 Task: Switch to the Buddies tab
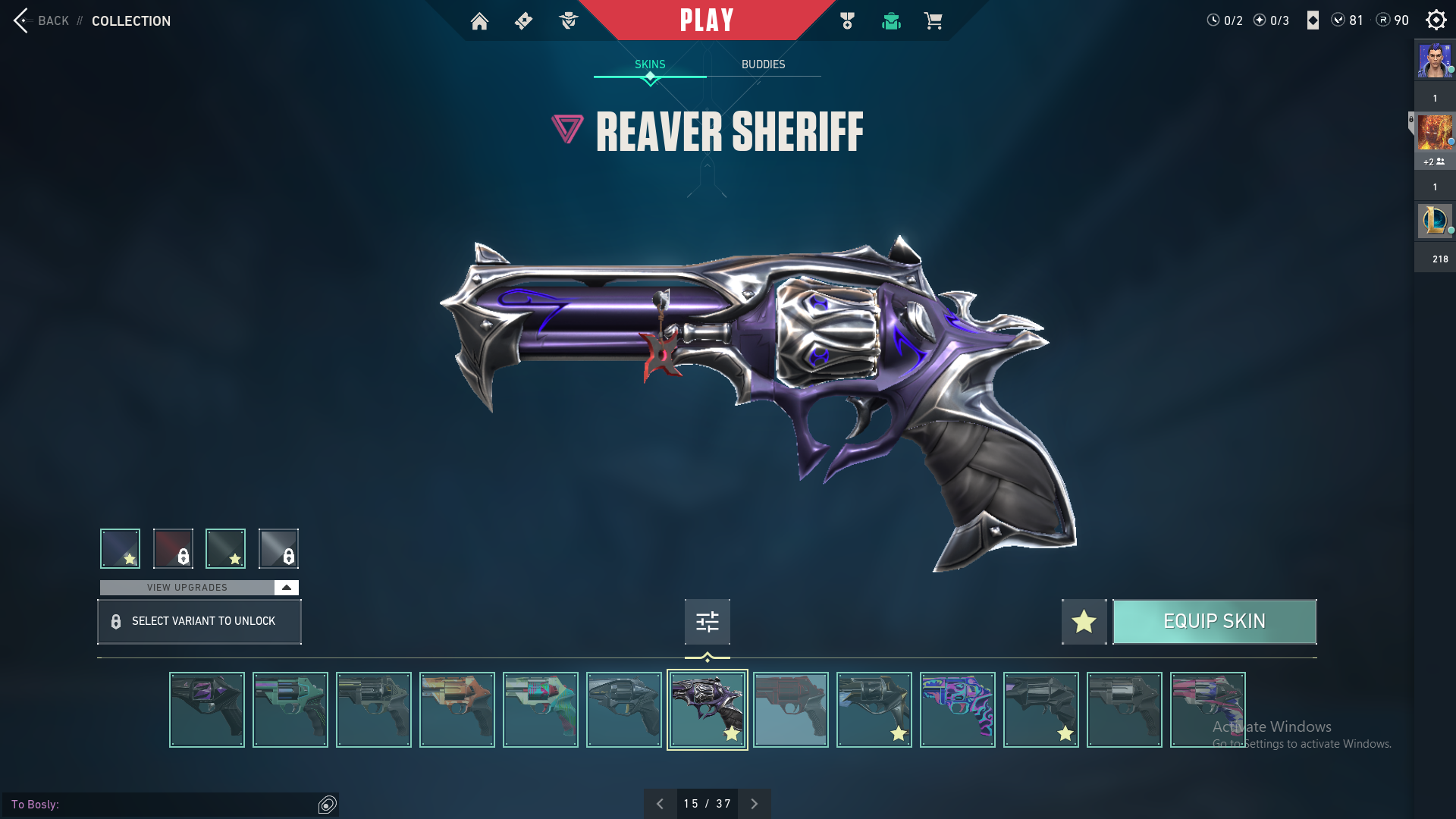(763, 64)
